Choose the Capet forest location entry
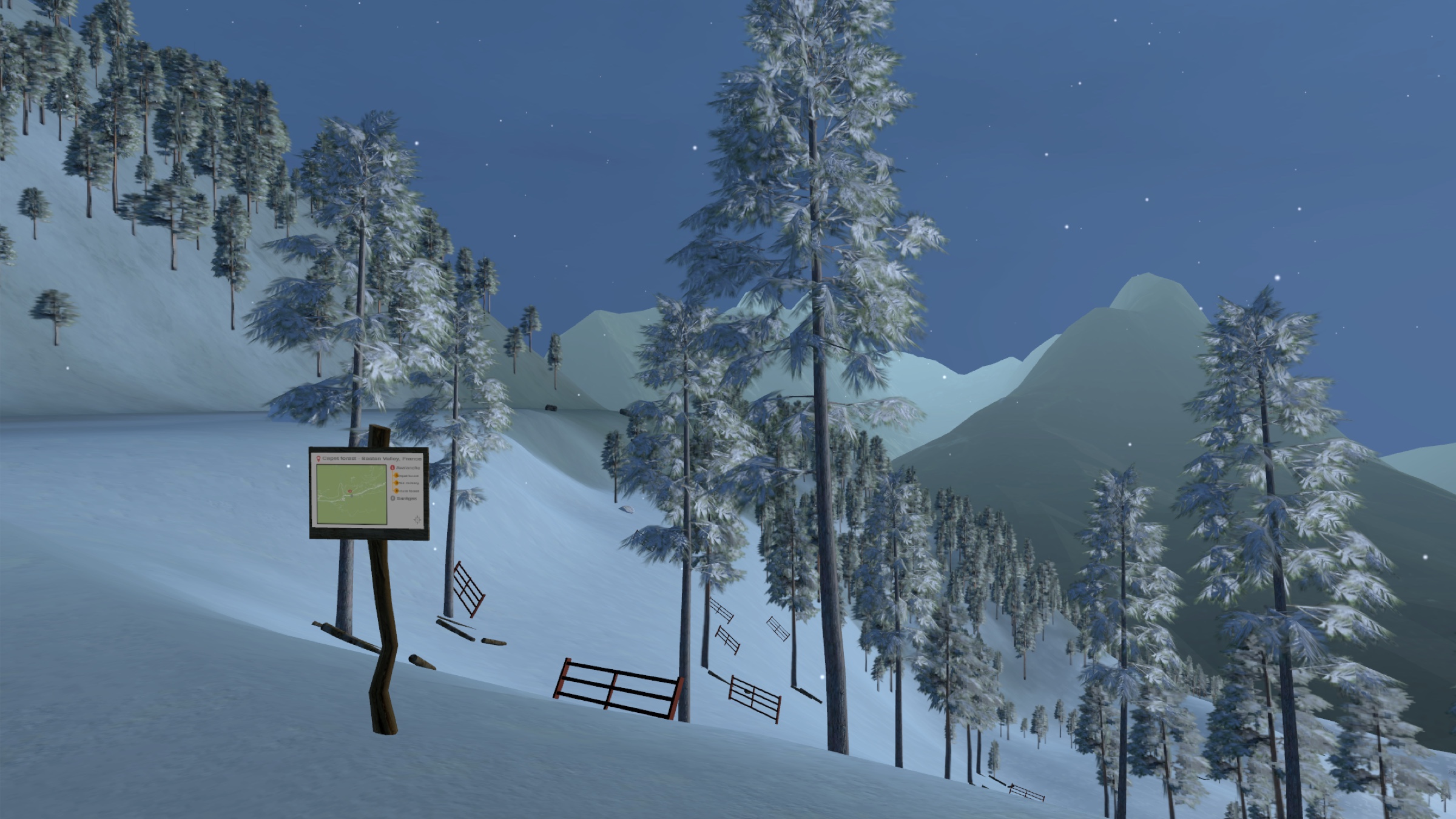Screen dimensions: 1456x819 click(407, 476)
